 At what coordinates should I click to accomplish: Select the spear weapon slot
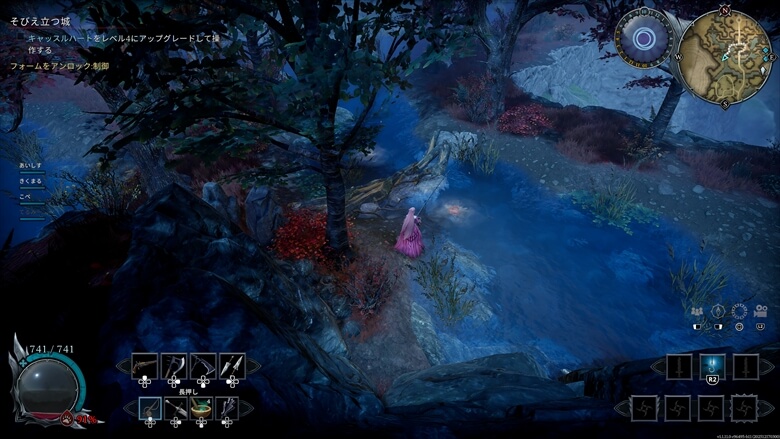pos(232,366)
